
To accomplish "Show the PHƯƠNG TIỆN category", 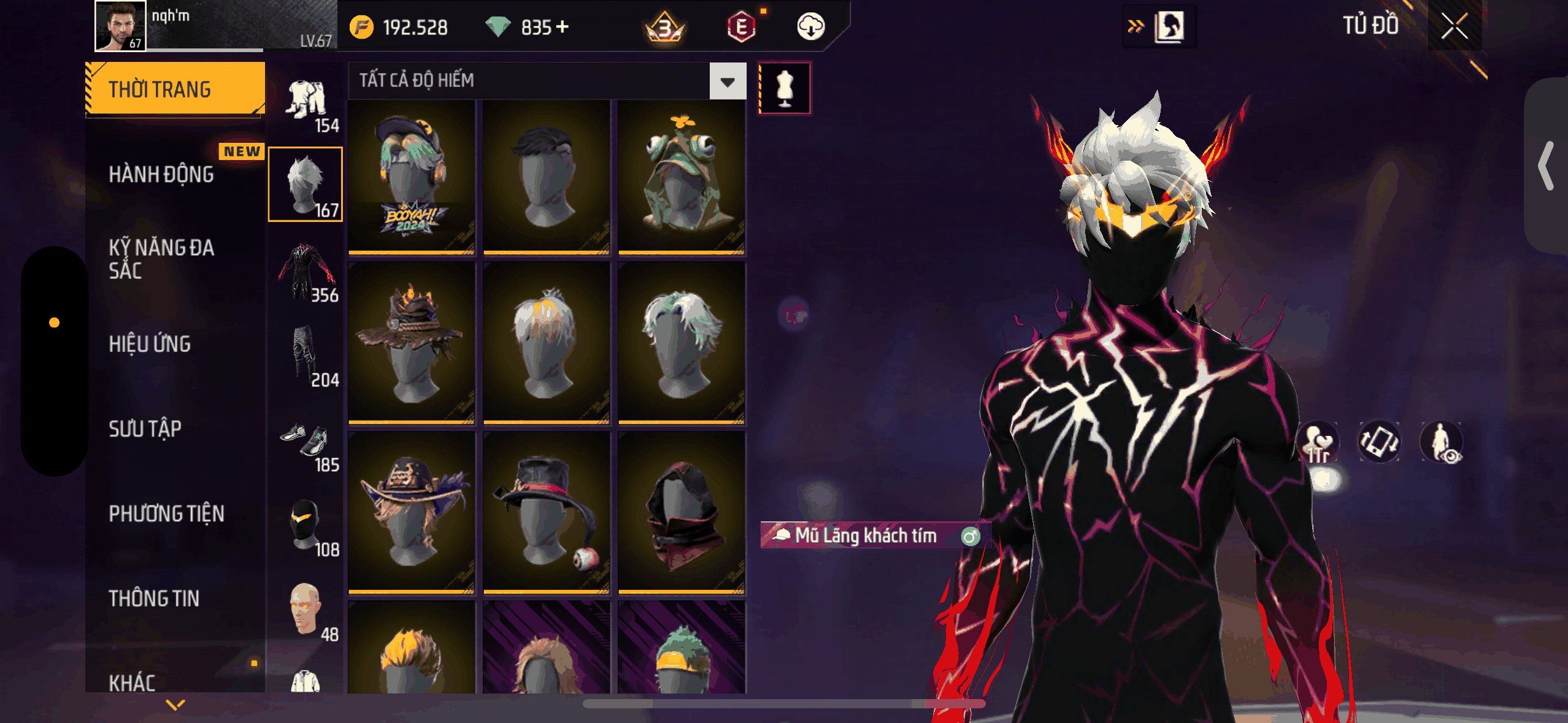I will tap(166, 513).
